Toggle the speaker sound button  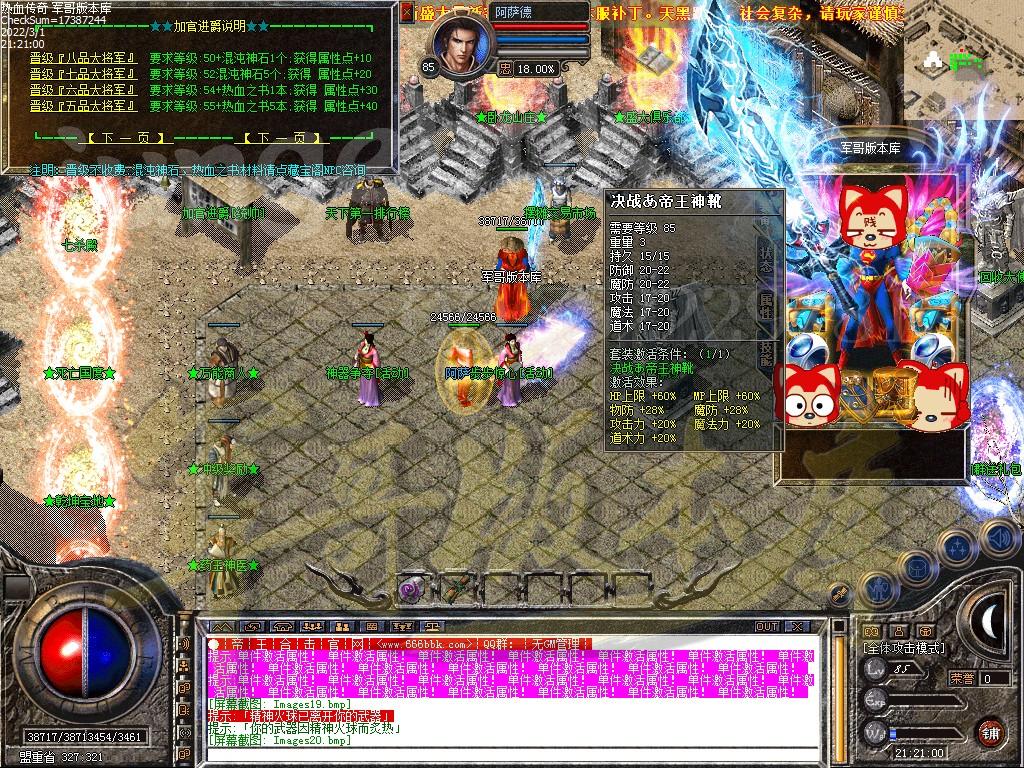click(x=998, y=539)
